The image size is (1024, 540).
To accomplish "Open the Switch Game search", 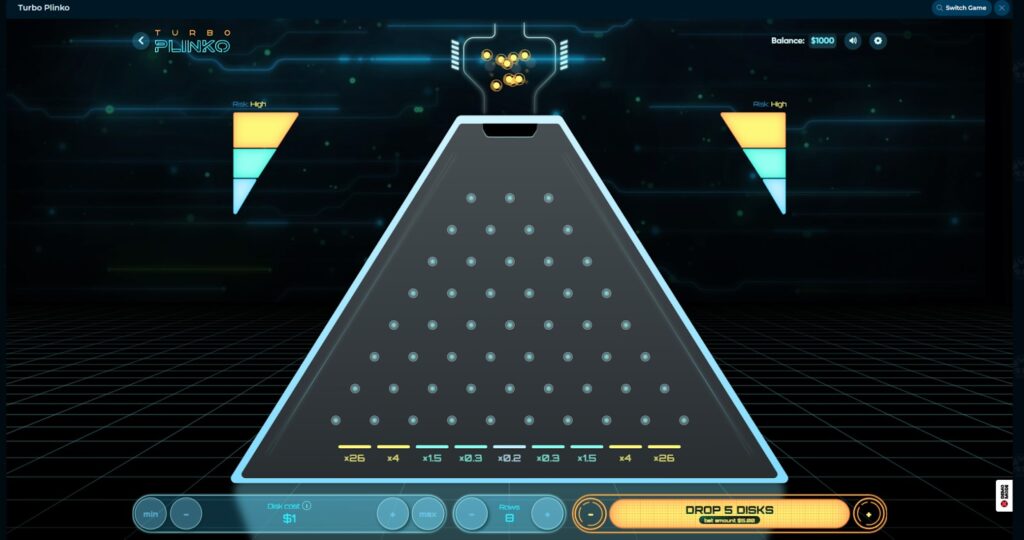I will (961, 8).
